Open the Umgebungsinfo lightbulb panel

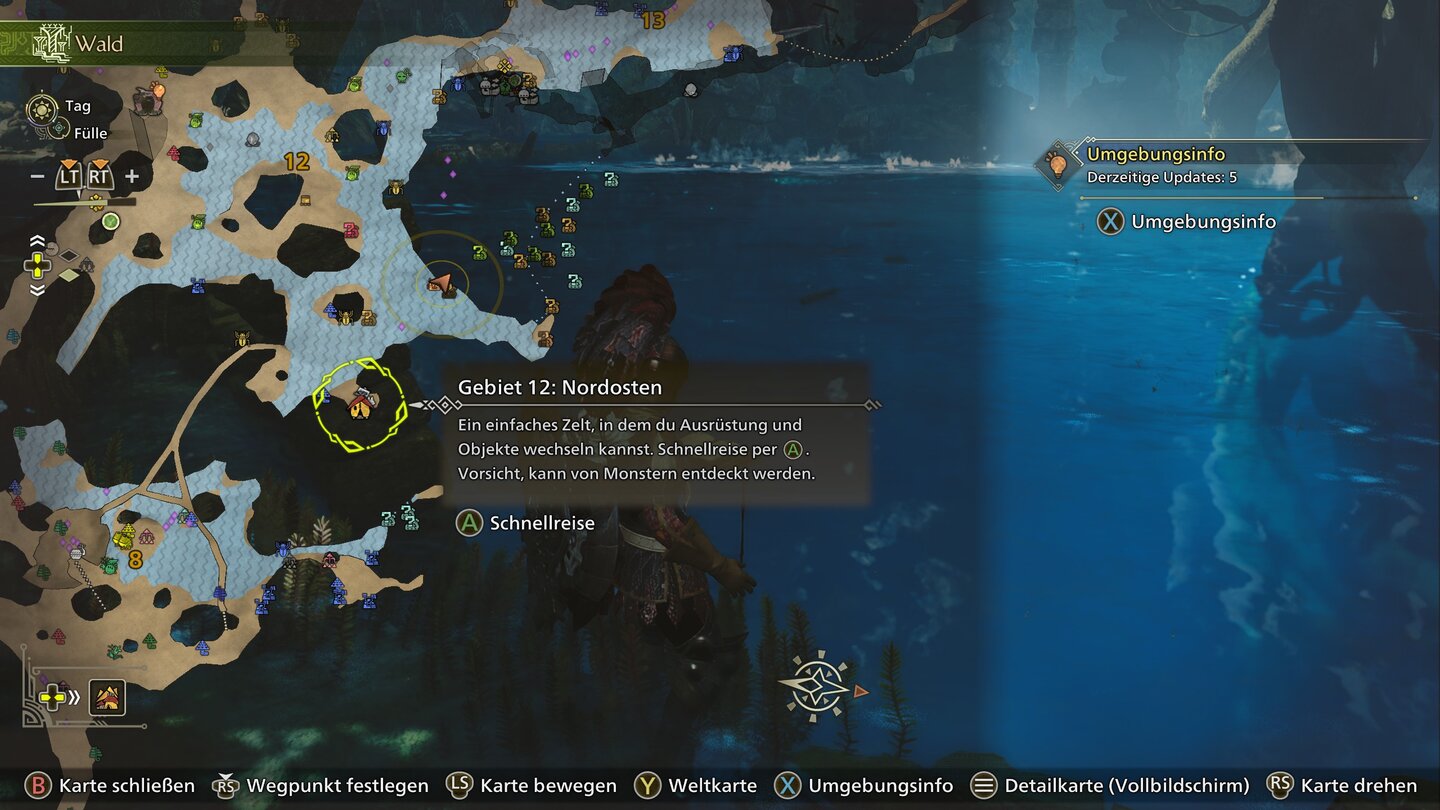(1054, 164)
